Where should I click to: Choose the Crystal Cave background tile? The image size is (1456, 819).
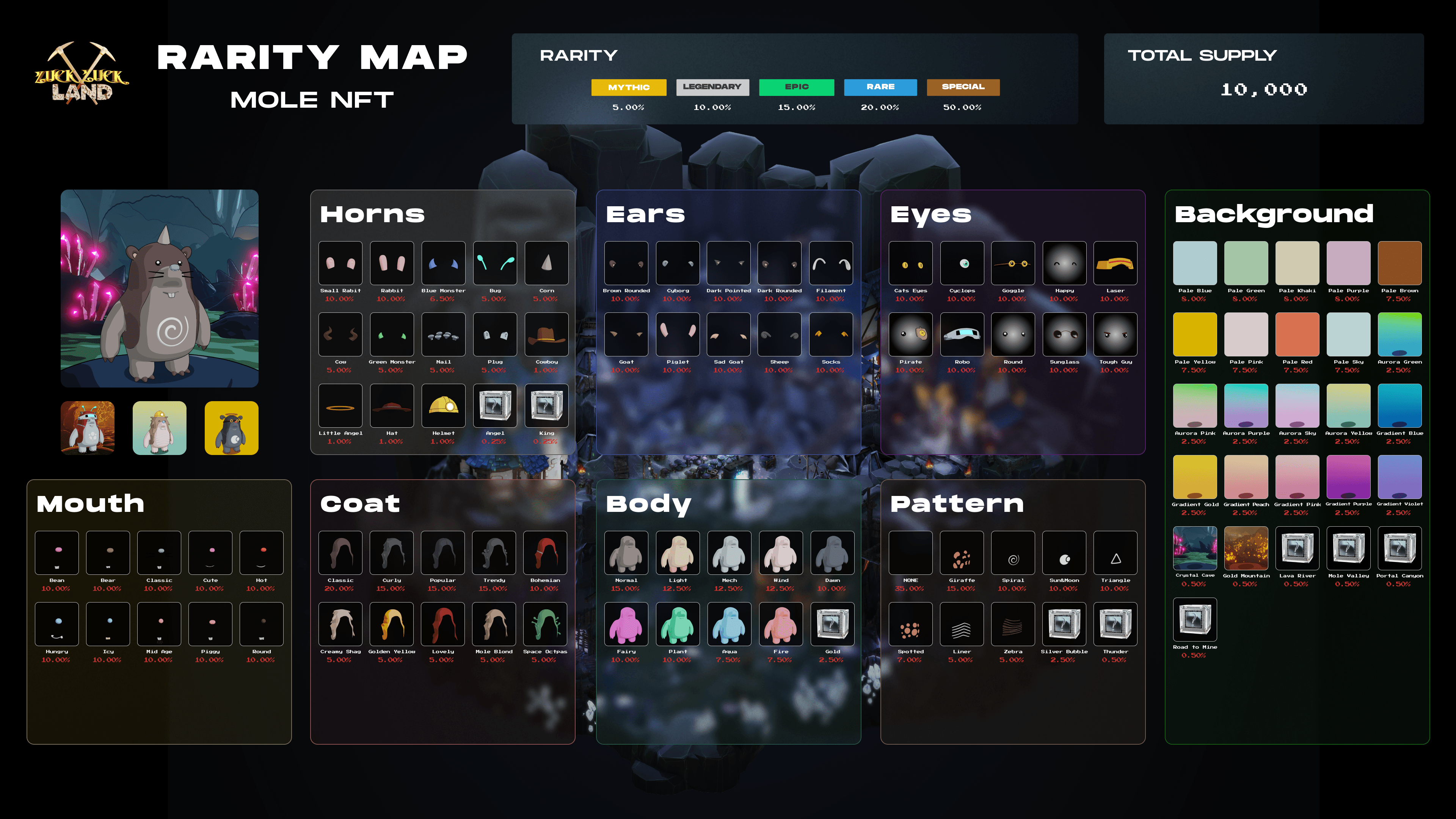point(1195,548)
